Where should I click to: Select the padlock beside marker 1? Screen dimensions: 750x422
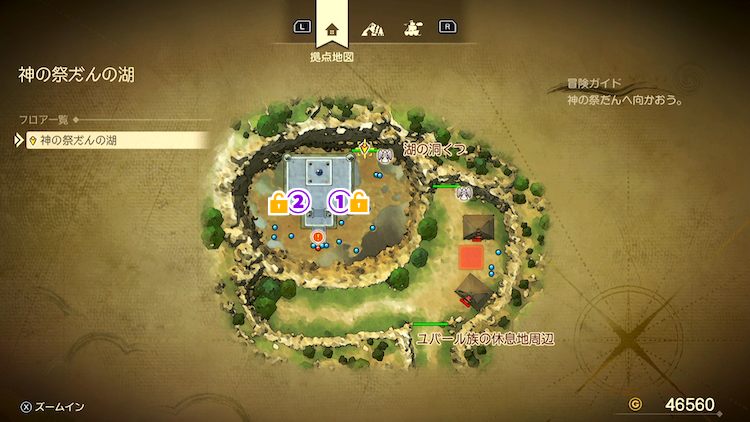click(x=359, y=204)
